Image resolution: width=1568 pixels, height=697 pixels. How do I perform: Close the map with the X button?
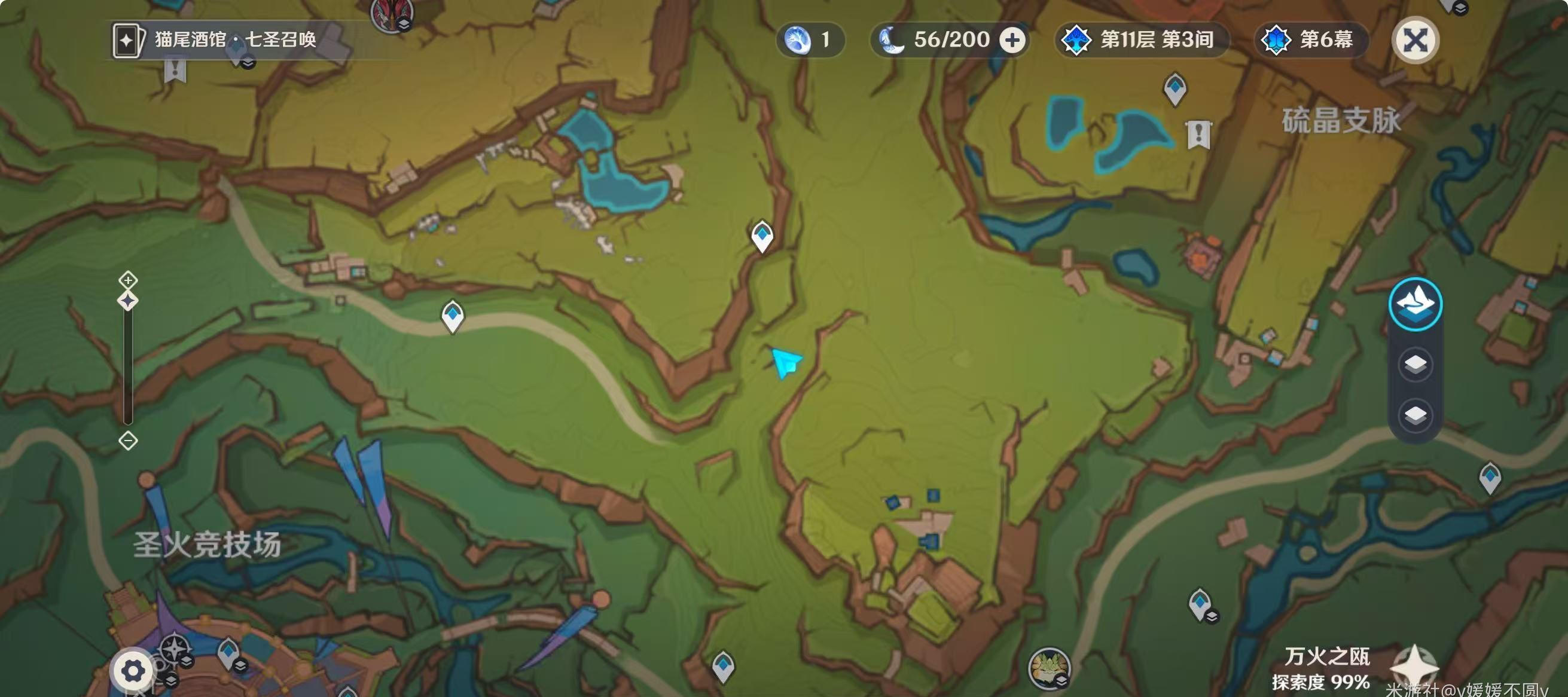pyautogui.click(x=1416, y=41)
